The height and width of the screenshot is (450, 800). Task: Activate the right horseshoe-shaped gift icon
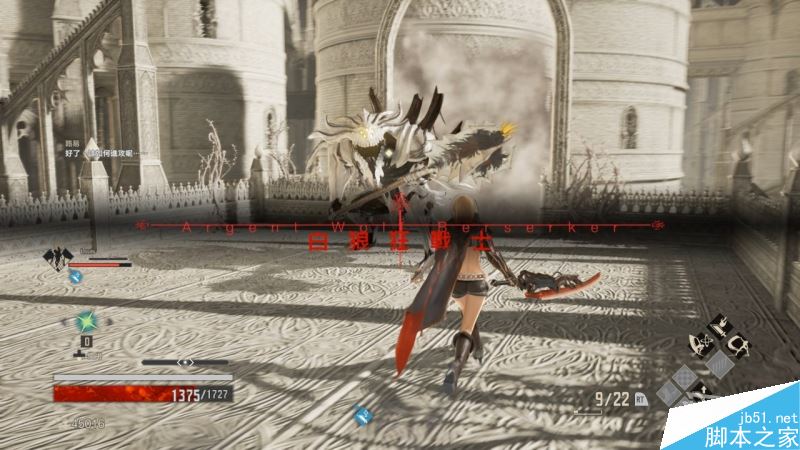point(739,346)
